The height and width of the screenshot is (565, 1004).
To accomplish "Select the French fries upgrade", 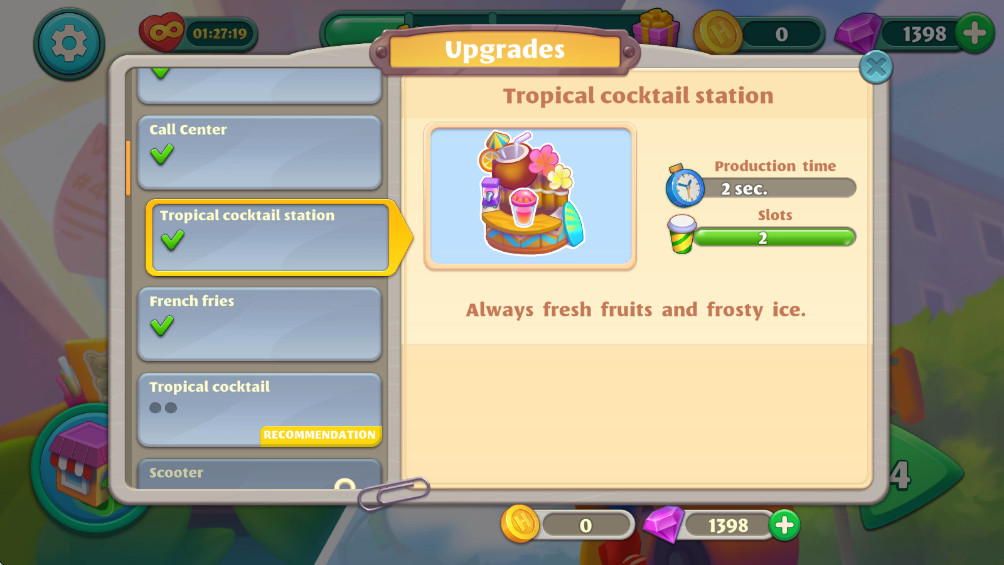I will click(x=259, y=323).
